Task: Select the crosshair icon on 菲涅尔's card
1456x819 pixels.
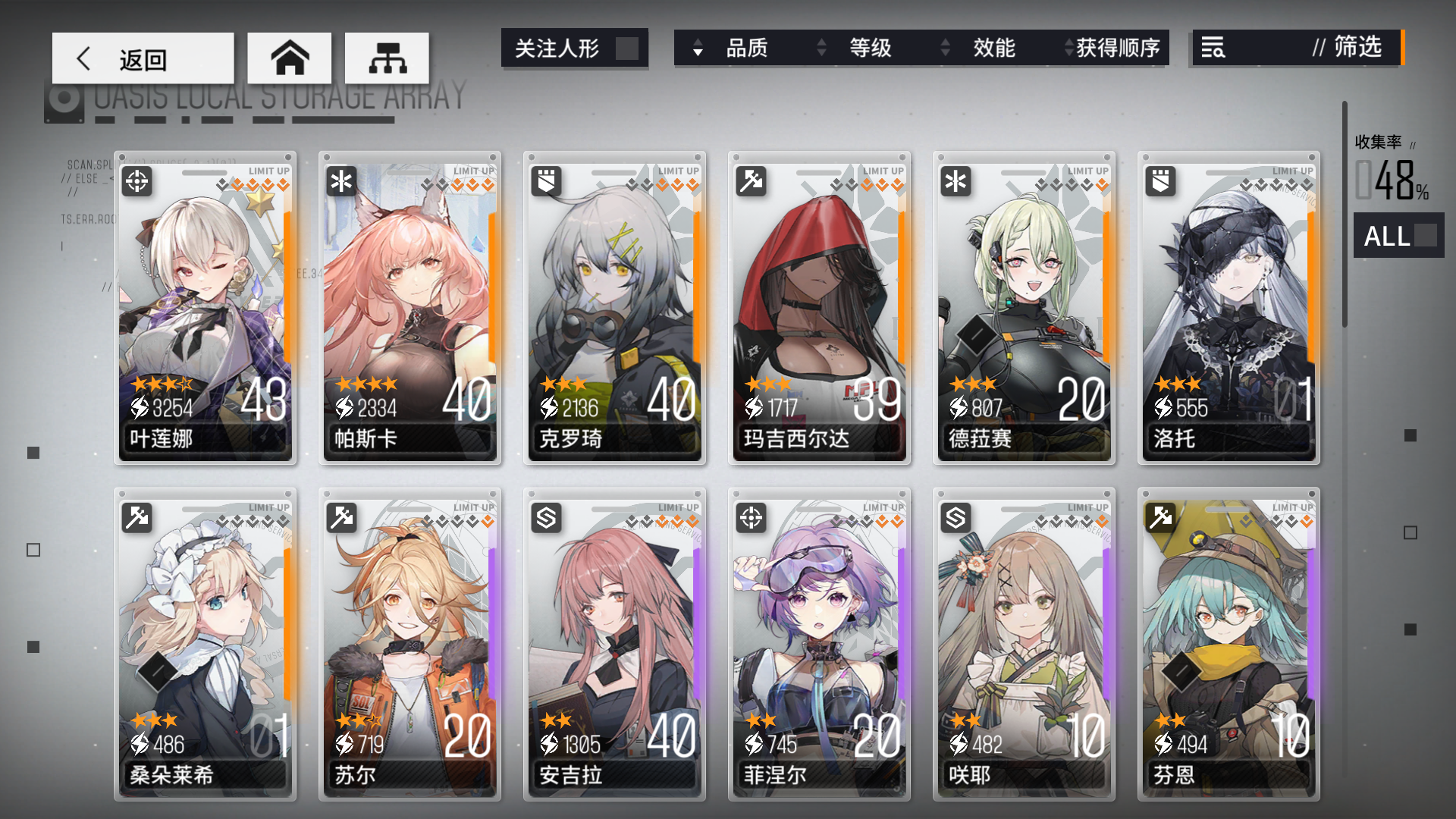Action: 750,519
